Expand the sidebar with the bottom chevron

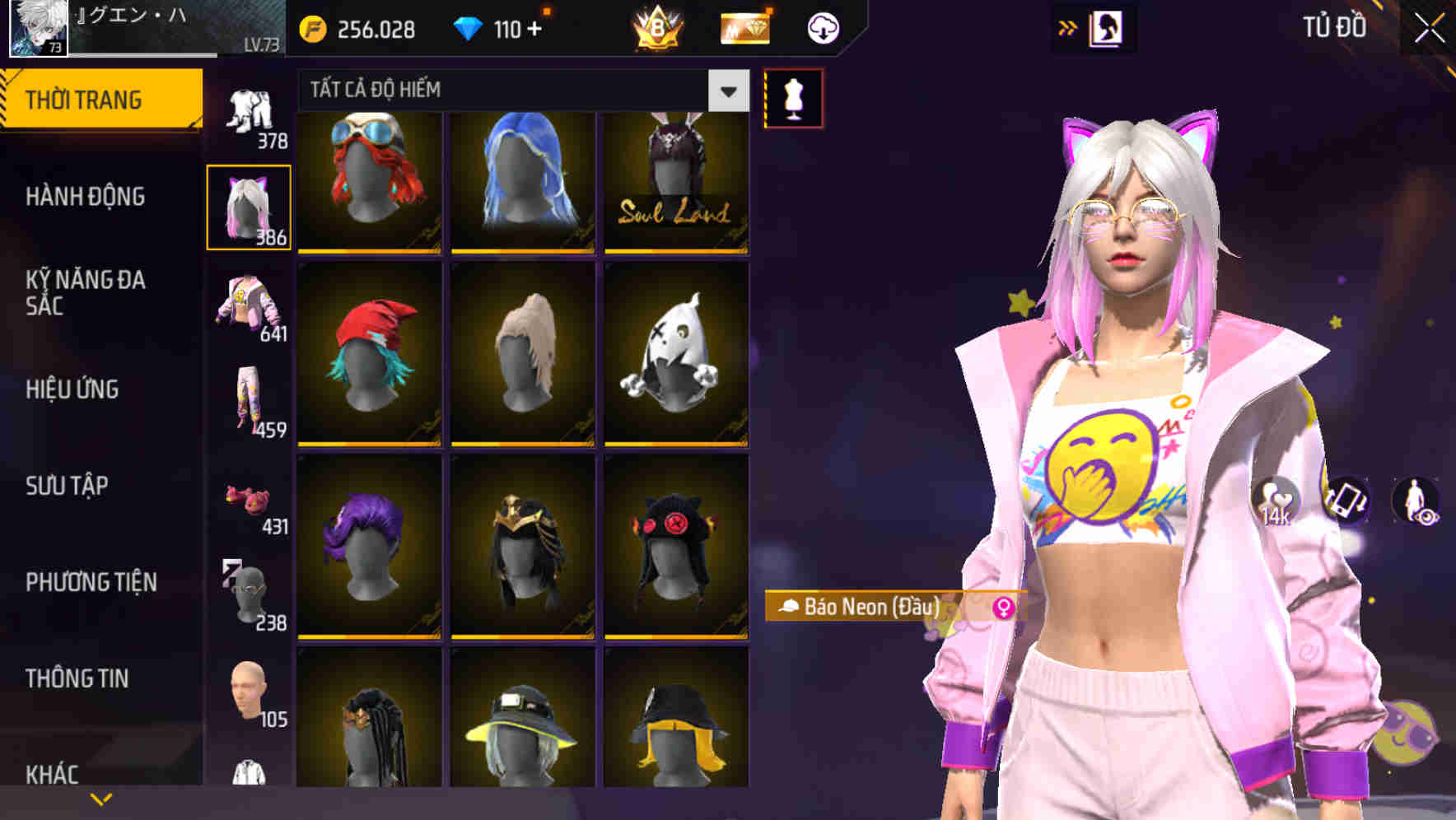101,798
